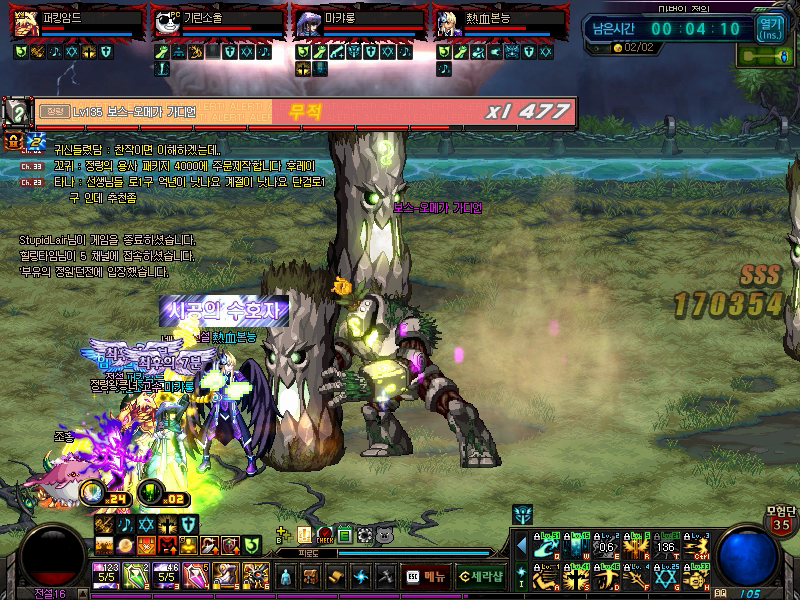Select party member 熱血본능's portrait
This screenshot has width=800, height=600.
point(448,24)
